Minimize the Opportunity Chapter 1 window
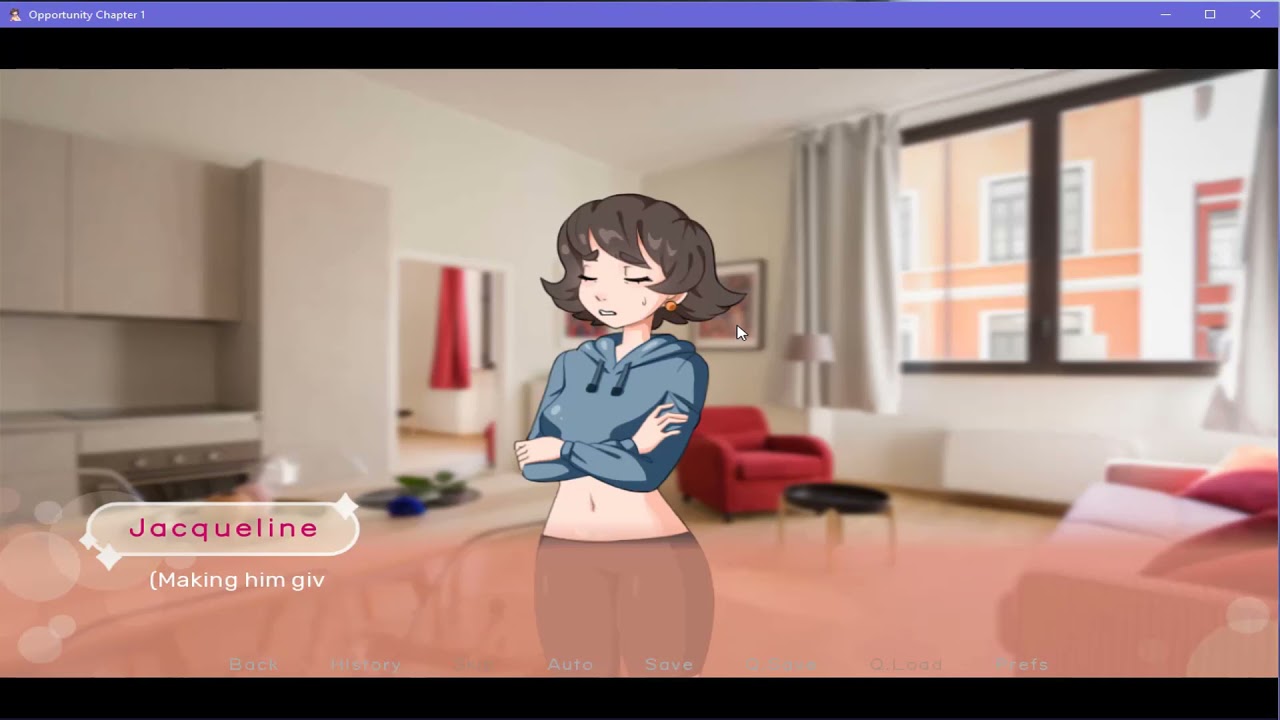This screenshot has width=1280, height=720. (x=1165, y=14)
